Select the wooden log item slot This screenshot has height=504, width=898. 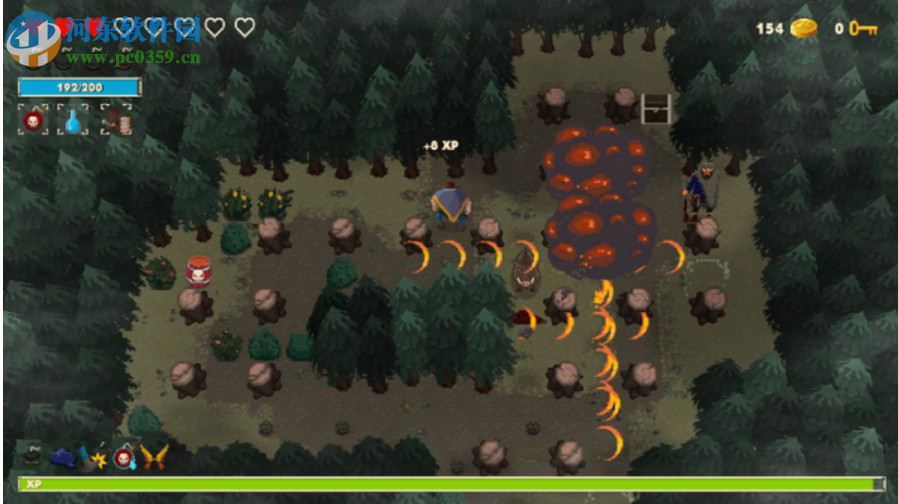click(x=116, y=120)
